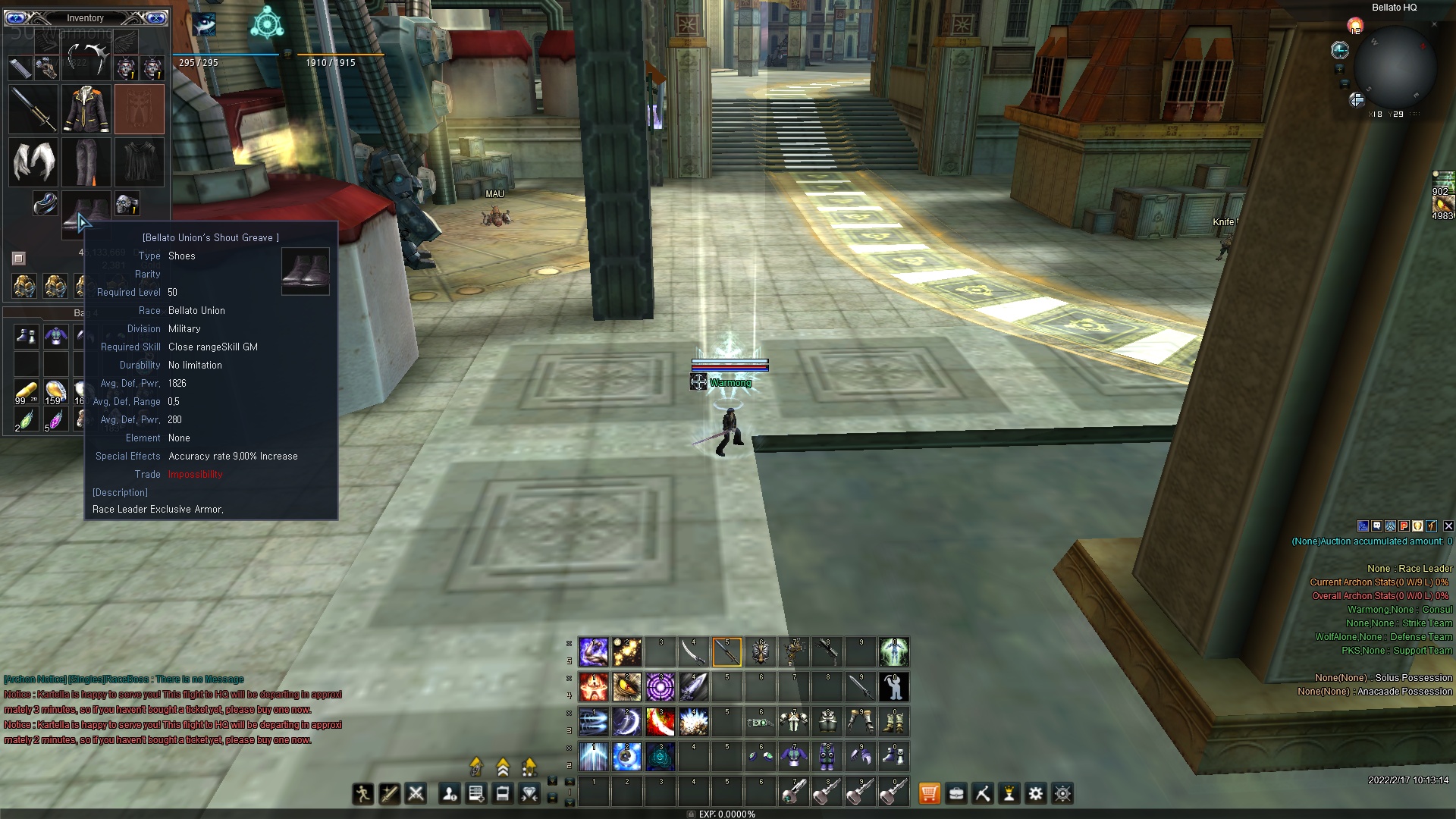Toggle the running figure movement button
1456x819 pixels.
pyautogui.click(x=362, y=794)
